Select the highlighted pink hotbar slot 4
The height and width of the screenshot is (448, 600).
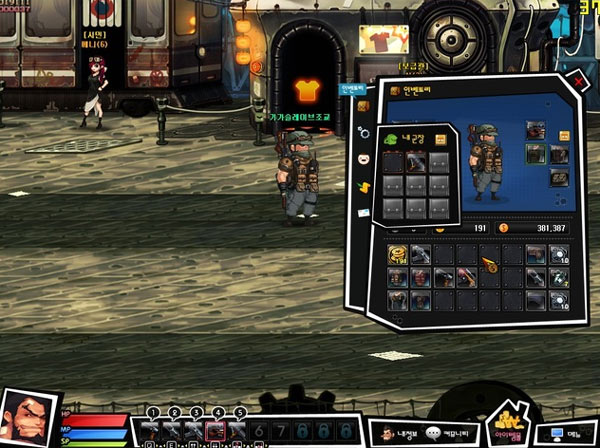click(214, 430)
